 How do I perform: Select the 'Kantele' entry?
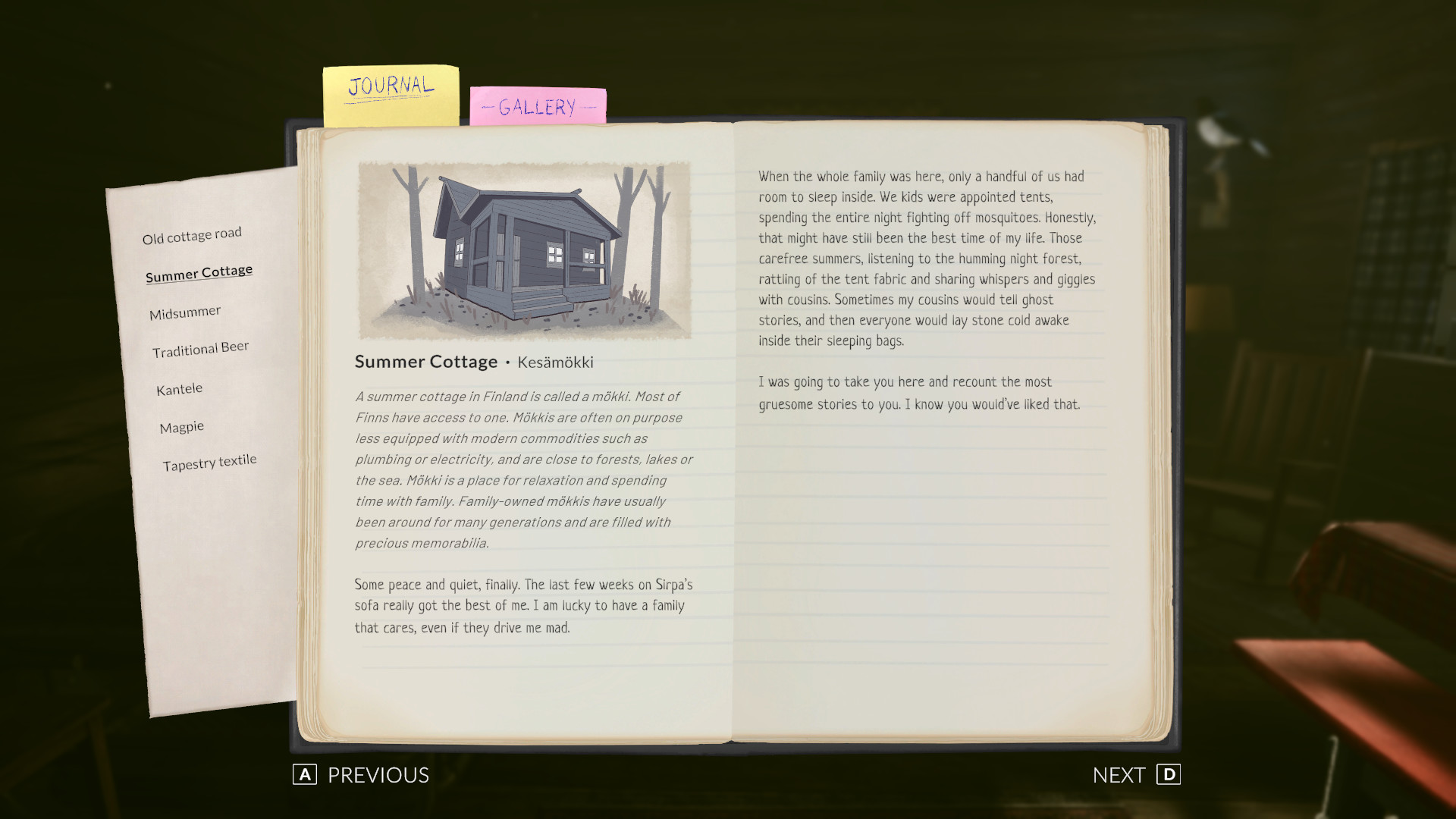[178, 388]
